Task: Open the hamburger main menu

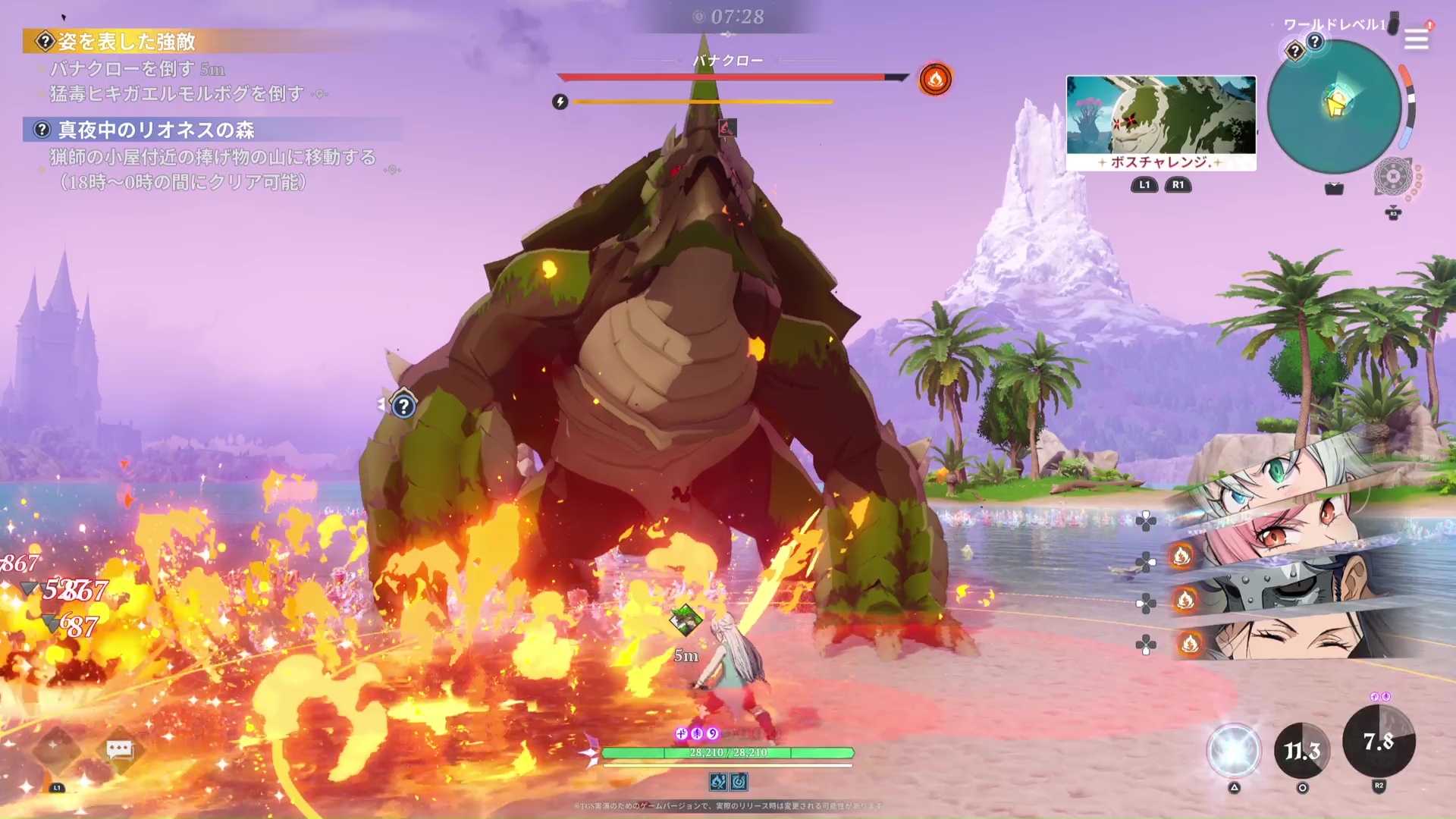Action: tap(1416, 39)
